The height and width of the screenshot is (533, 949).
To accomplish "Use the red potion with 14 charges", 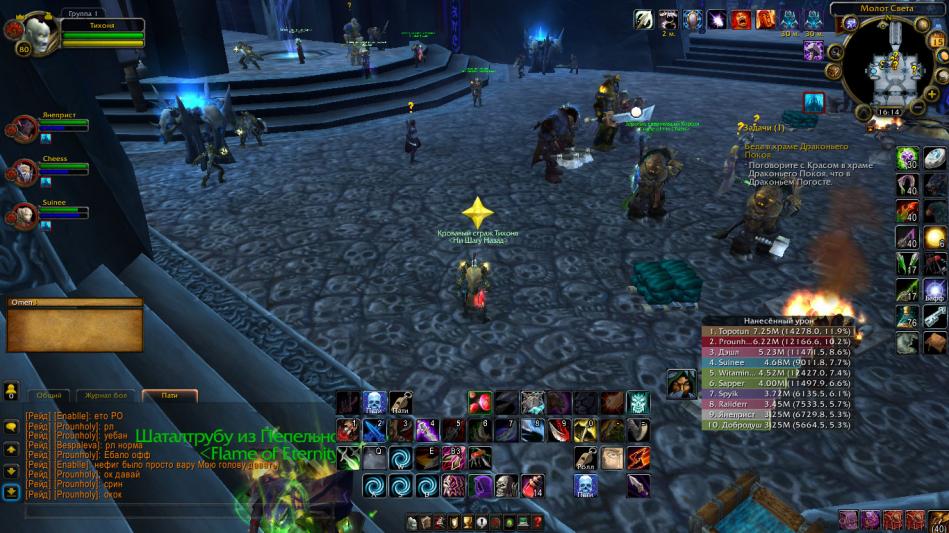I will (533, 487).
